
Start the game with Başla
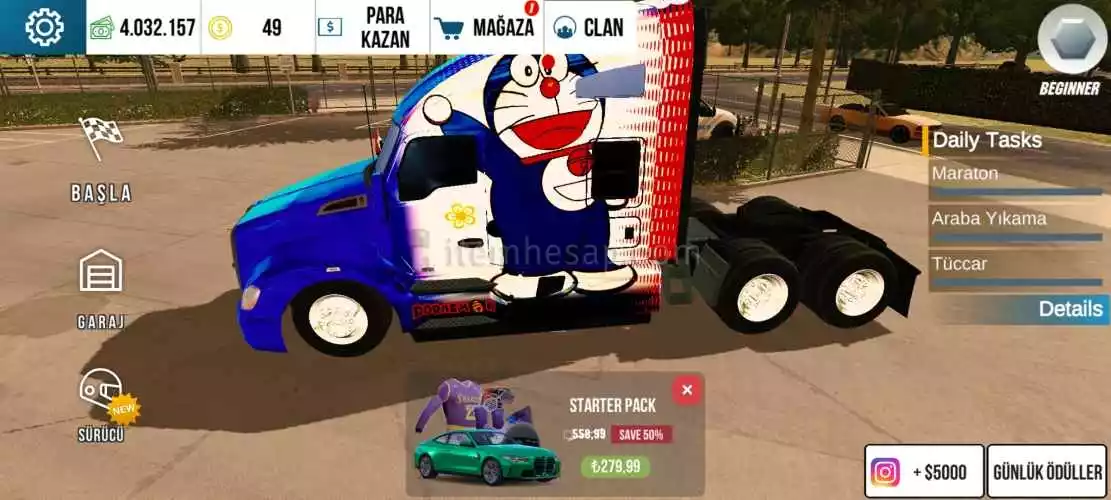coord(101,160)
